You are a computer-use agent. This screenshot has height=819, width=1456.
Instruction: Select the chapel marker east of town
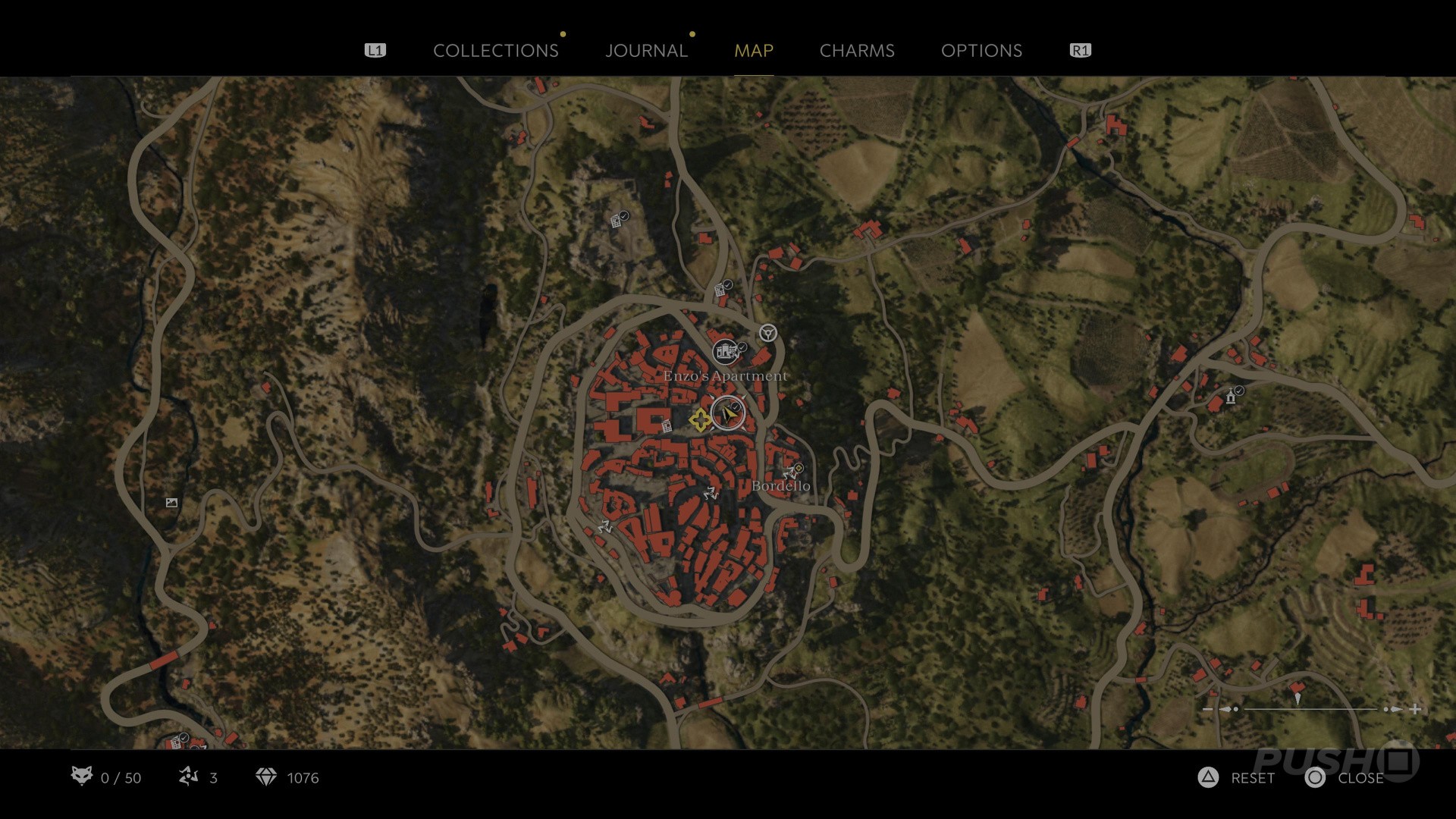(1231, 397)
